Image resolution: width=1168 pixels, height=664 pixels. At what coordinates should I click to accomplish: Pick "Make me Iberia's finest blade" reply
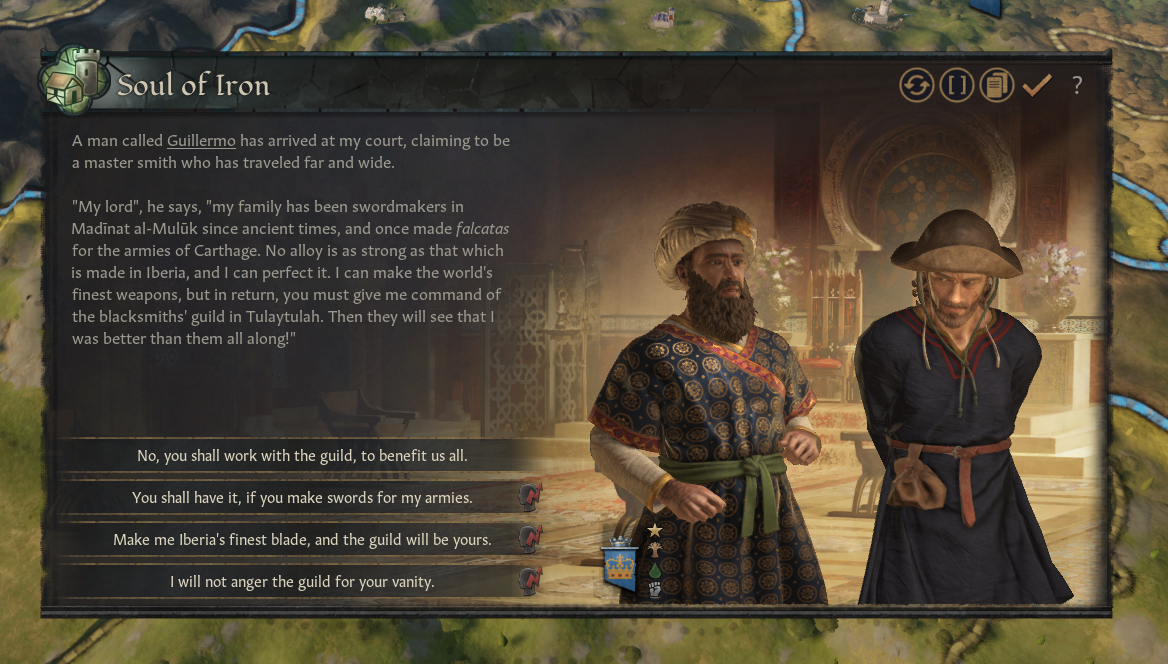pos(302,539)
